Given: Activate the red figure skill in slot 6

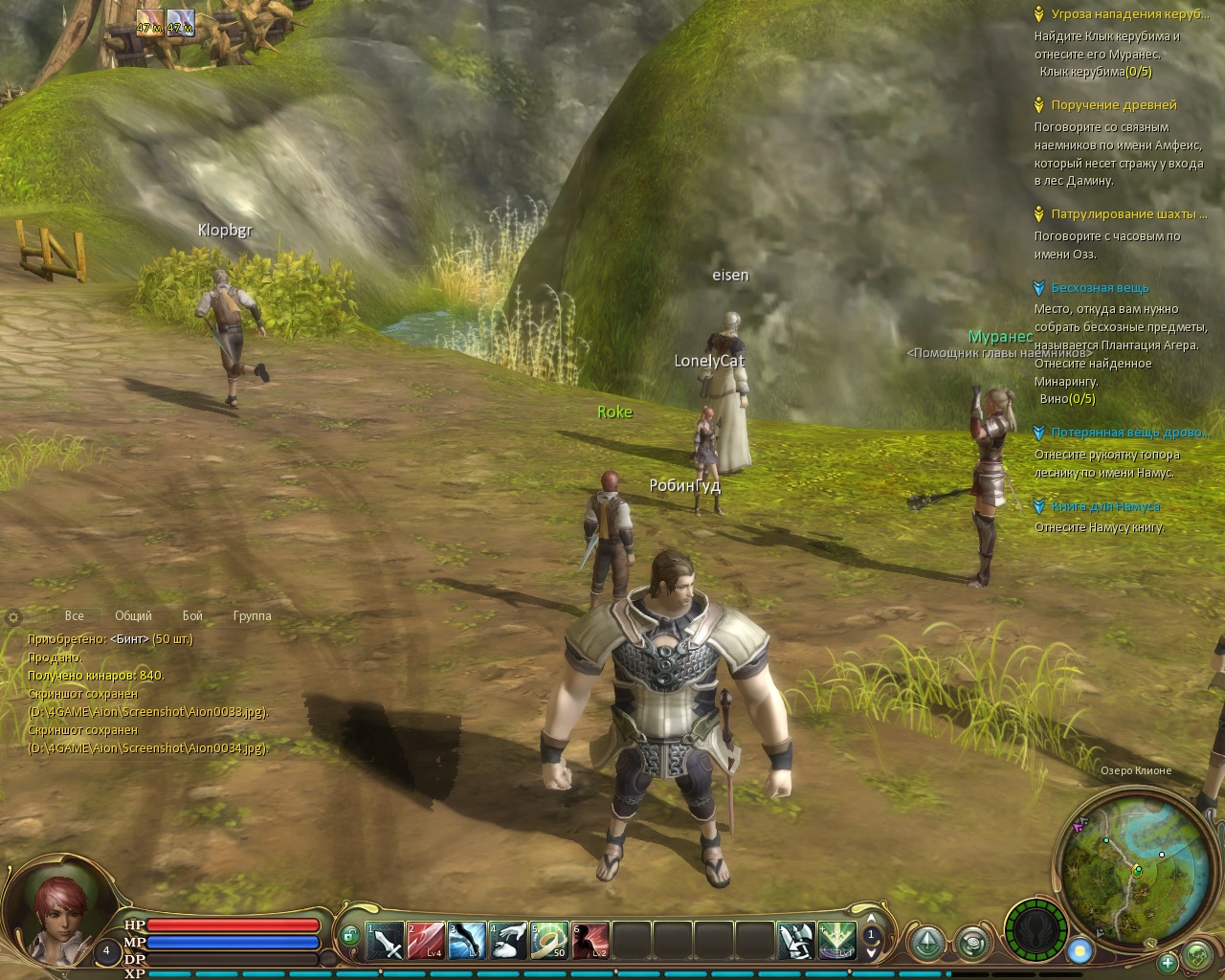Looking at the screenshot, I should coord(590,941).
